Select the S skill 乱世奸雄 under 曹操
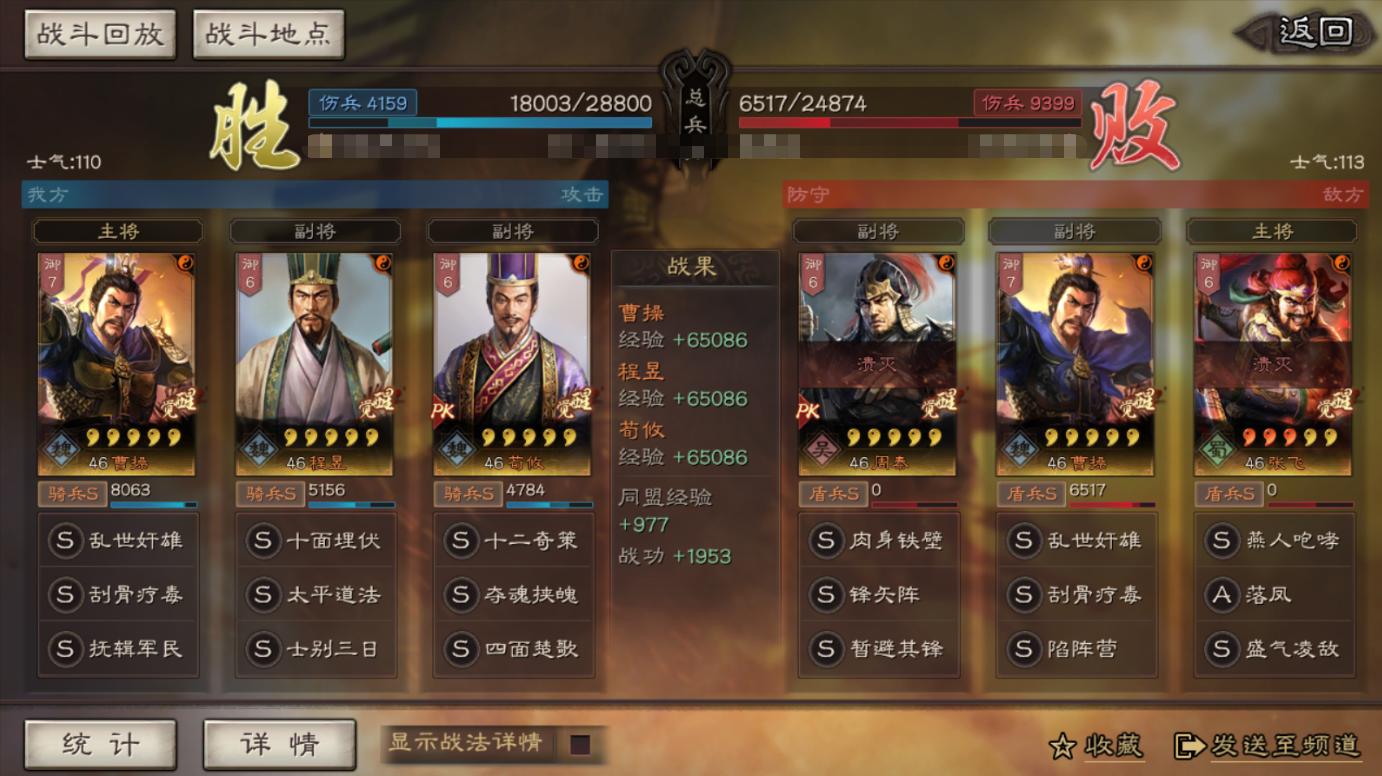Screen dimensions: 1382x776 [117, 541]
